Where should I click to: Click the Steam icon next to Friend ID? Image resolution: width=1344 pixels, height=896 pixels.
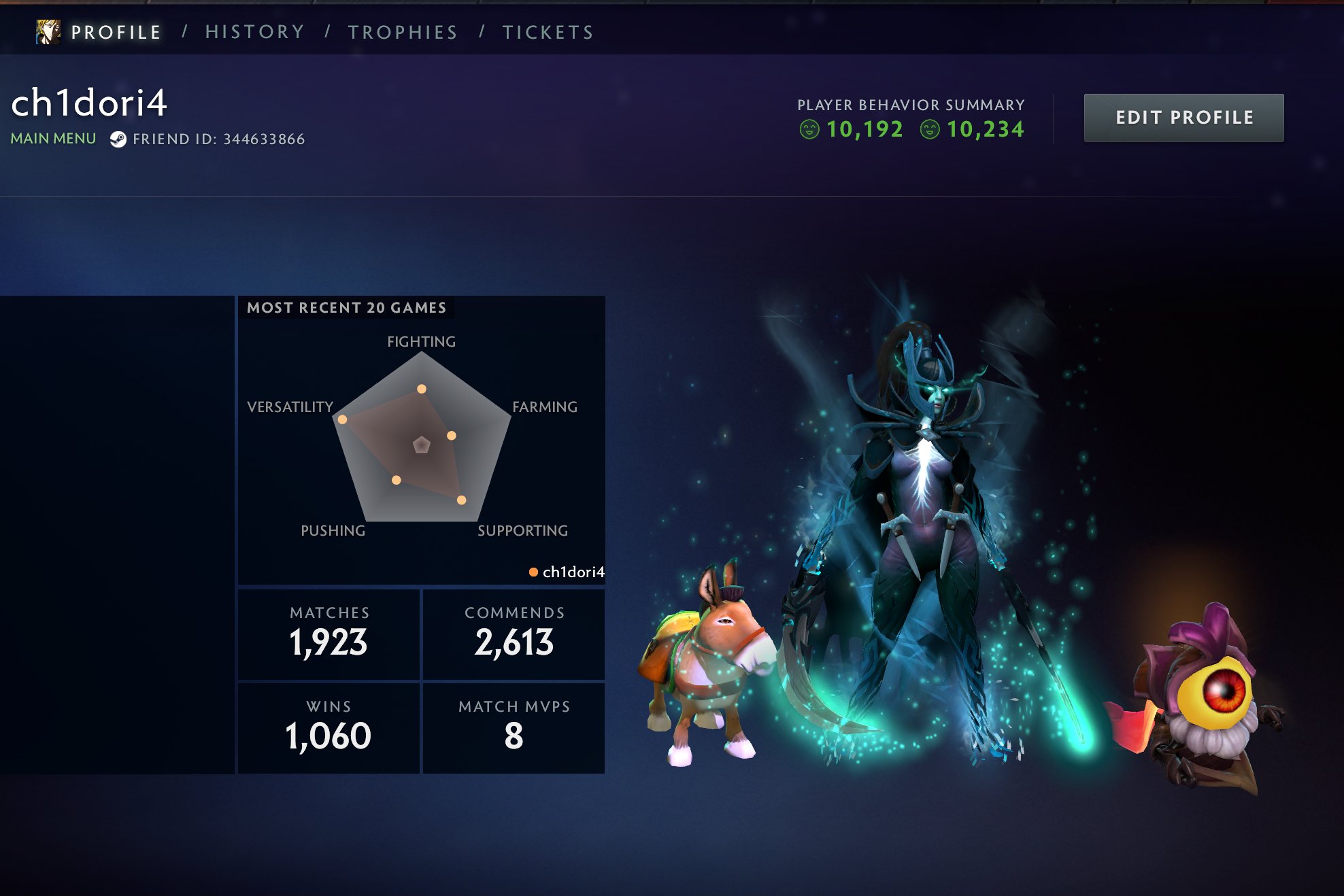pyautogui.click(x=118, y=139)
